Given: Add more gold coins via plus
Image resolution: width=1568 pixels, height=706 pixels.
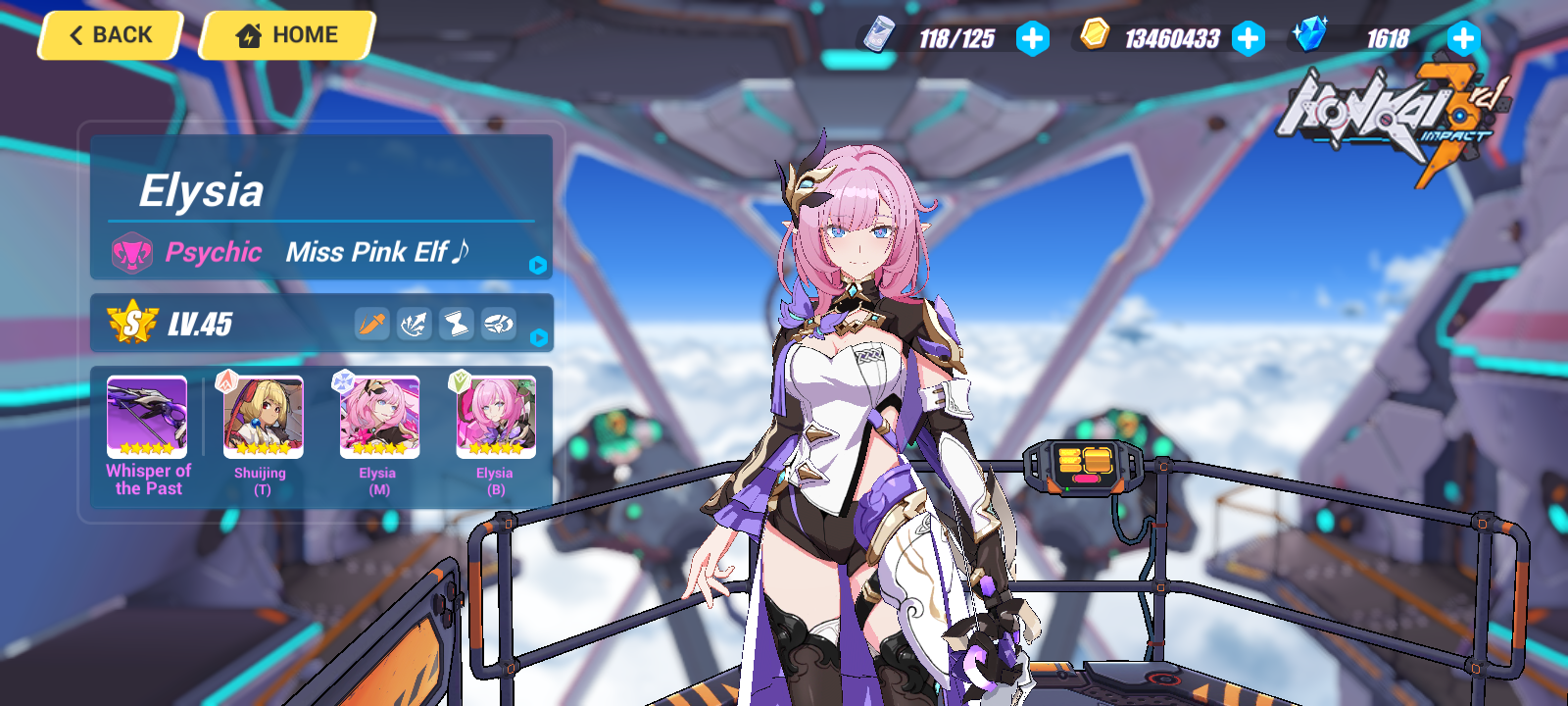Looking at the screenshot, I should 1248,39.
